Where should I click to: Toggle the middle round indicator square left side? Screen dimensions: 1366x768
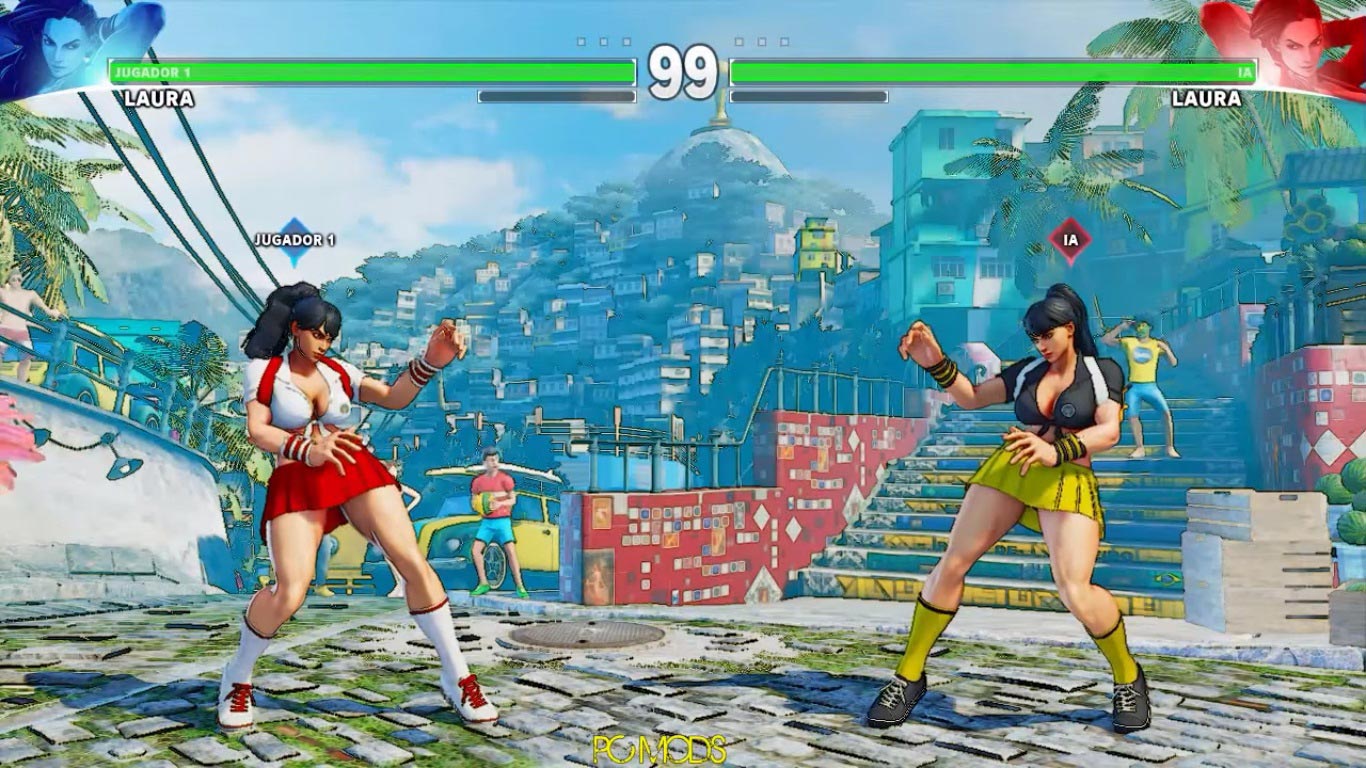point(602,42)
